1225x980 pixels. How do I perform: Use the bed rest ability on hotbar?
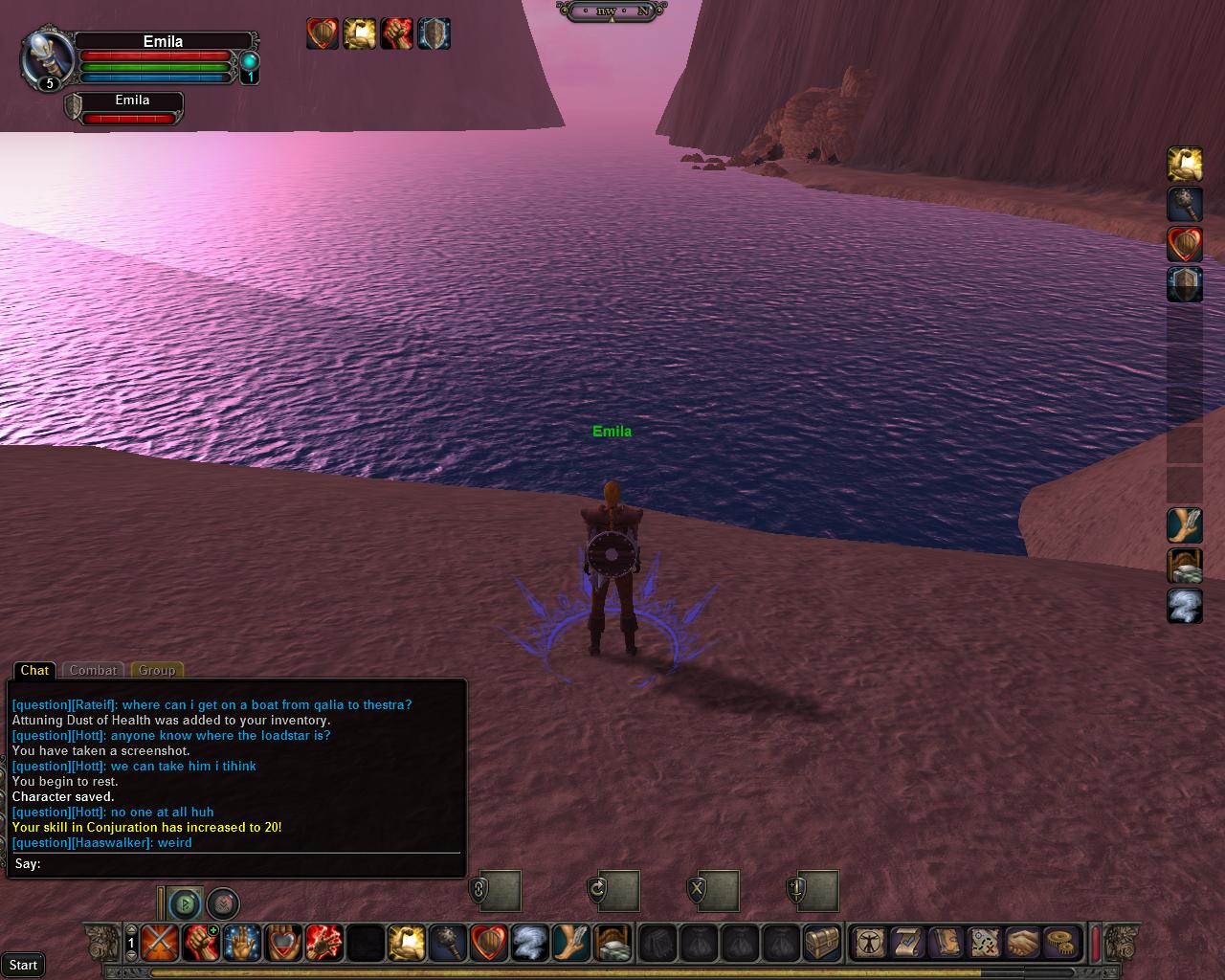612,943
